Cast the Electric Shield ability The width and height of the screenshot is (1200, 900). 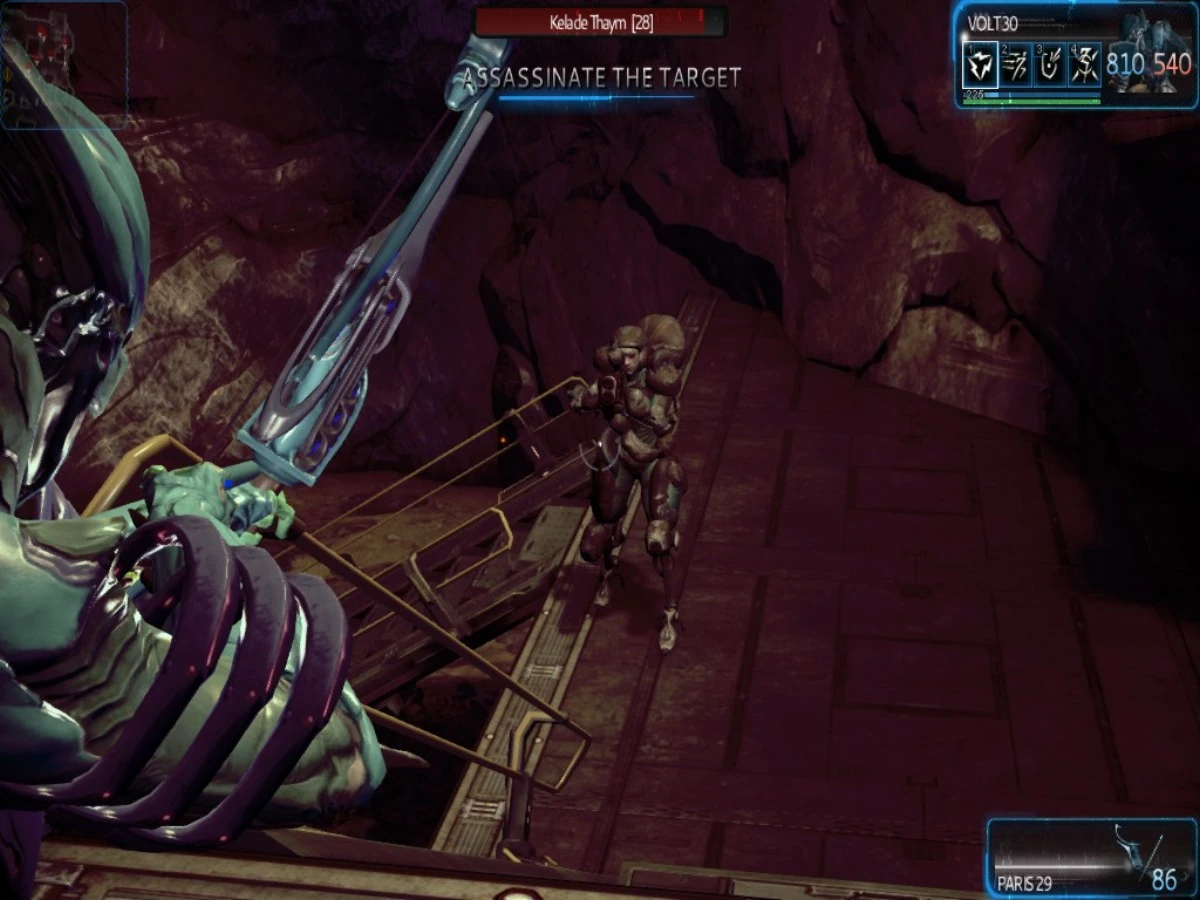click(x=1048, y=67)
